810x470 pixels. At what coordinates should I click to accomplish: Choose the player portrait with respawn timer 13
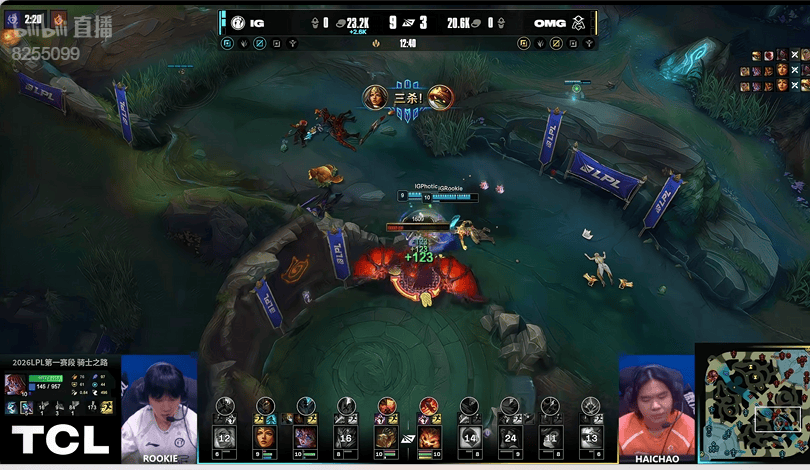pyautogui.click(x=591, y=437)
